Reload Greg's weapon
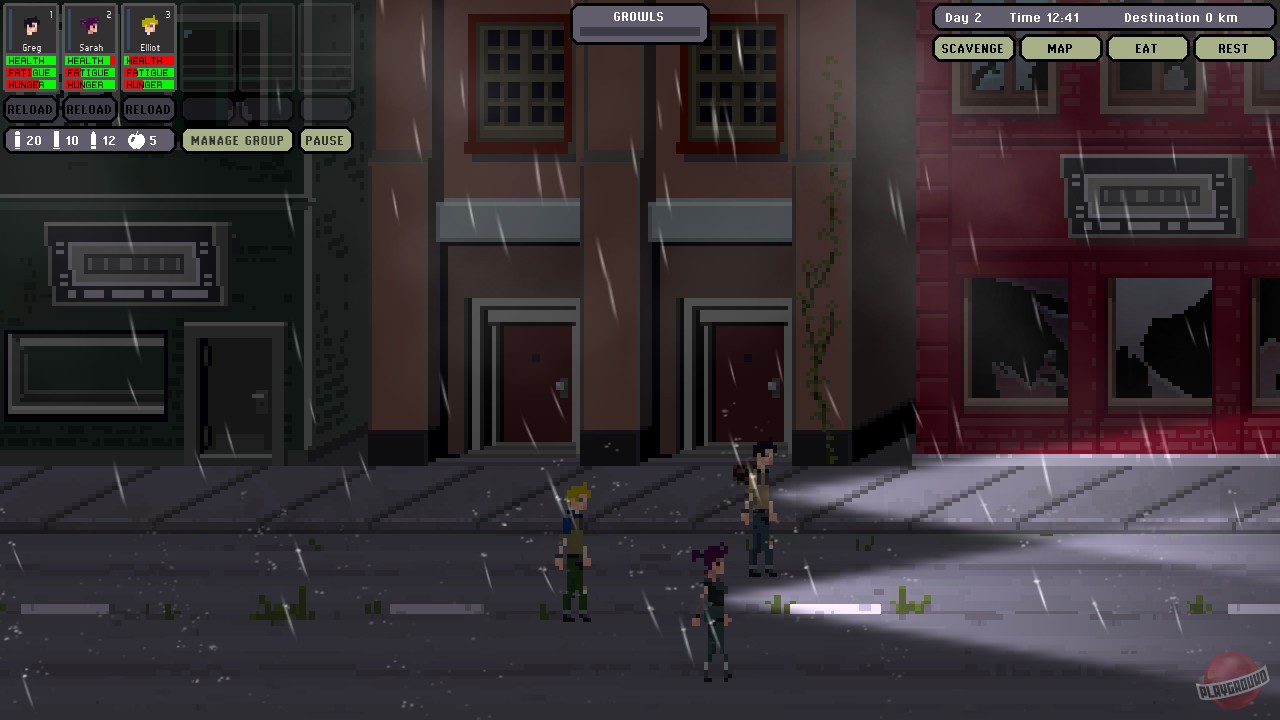The image size is (1280, 720). (x=30, y=108)
